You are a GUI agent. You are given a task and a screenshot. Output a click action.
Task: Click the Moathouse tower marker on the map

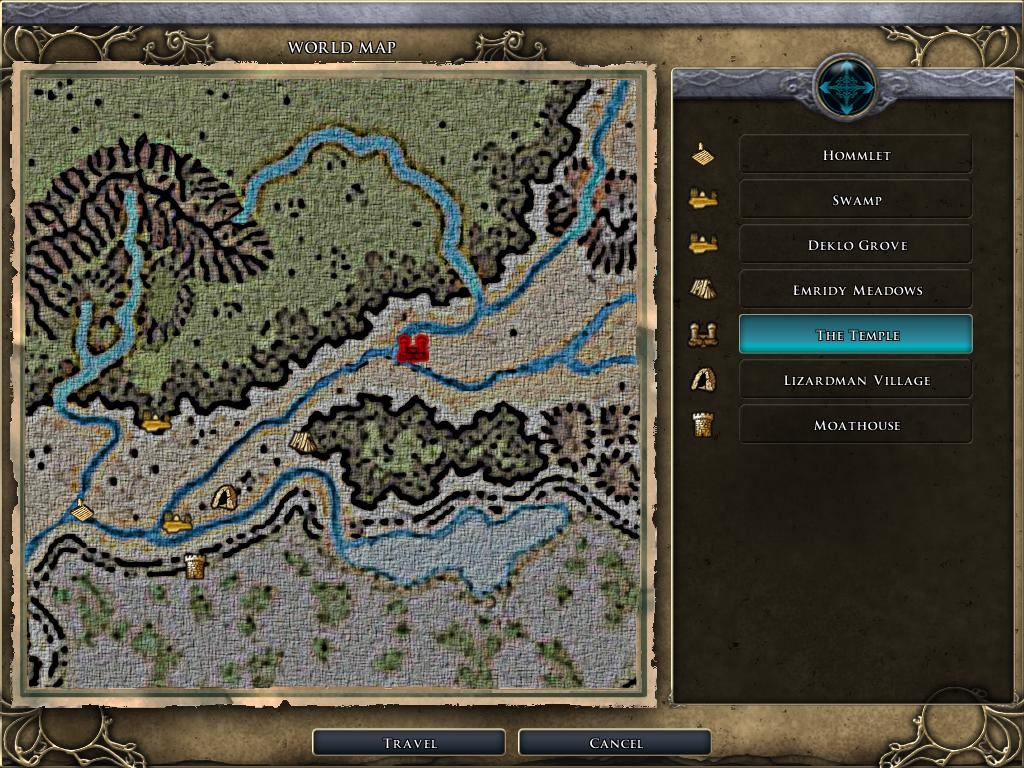point(195,567)
